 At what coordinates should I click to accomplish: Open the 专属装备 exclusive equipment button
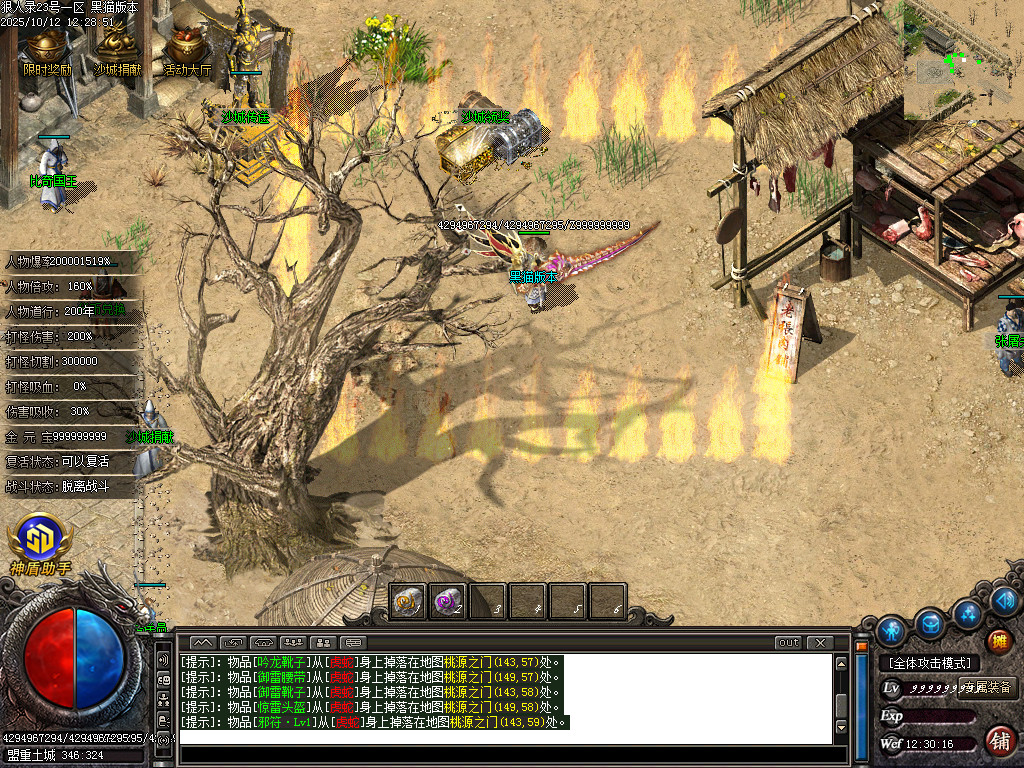tap(987, 688)
